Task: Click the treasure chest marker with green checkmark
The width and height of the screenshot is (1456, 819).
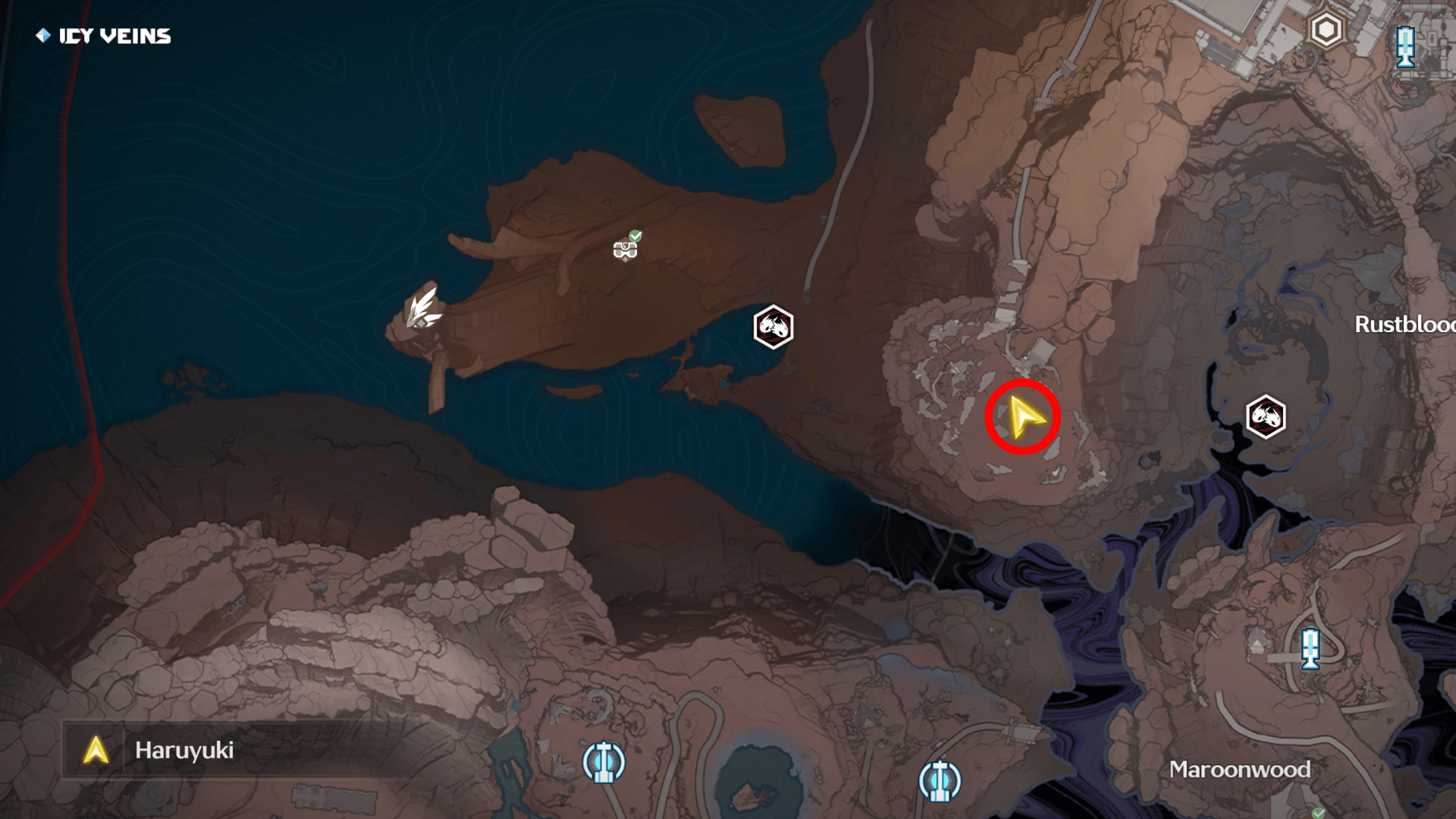Action: click(x=626, y=248)
